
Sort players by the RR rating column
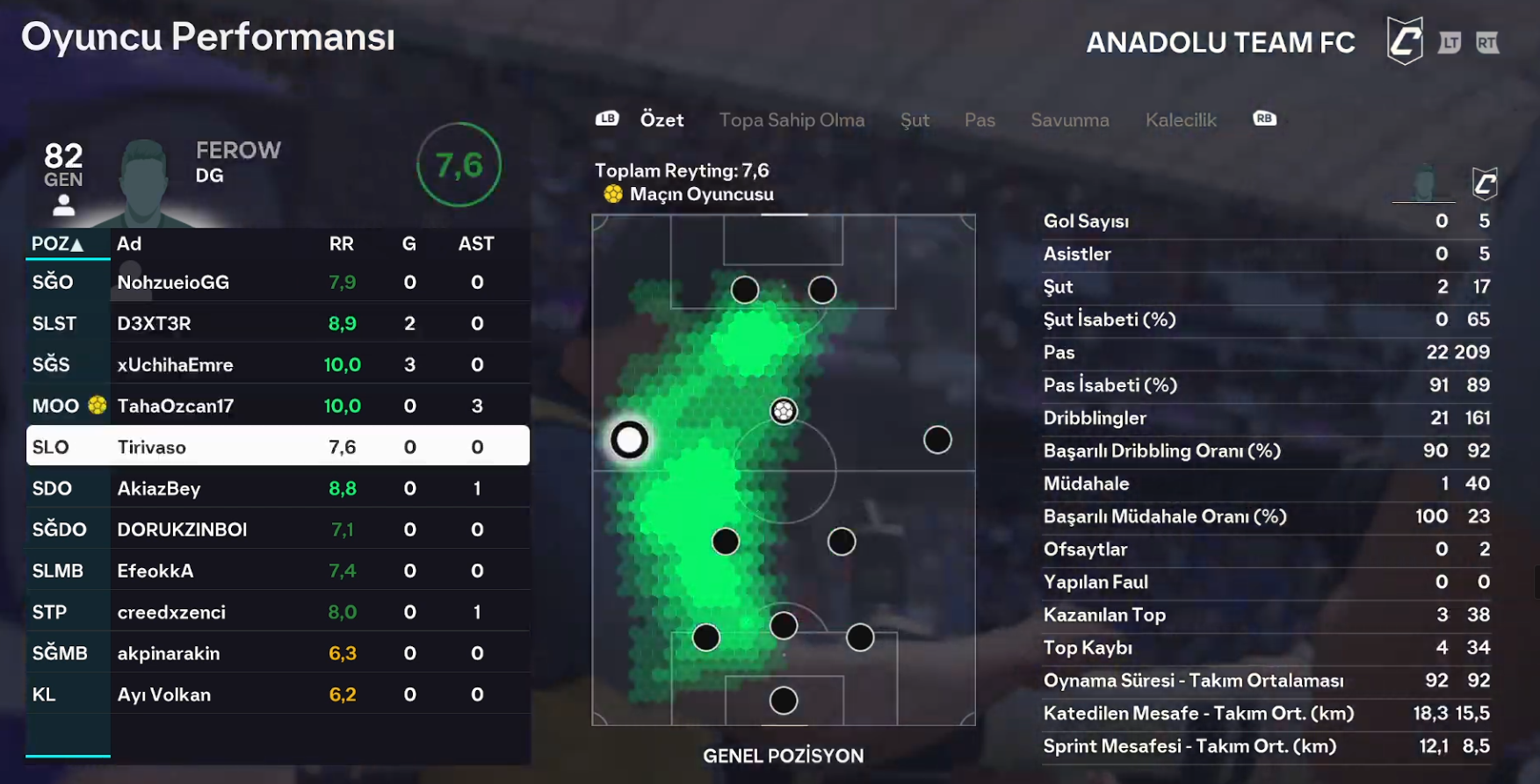click(341, 244)
